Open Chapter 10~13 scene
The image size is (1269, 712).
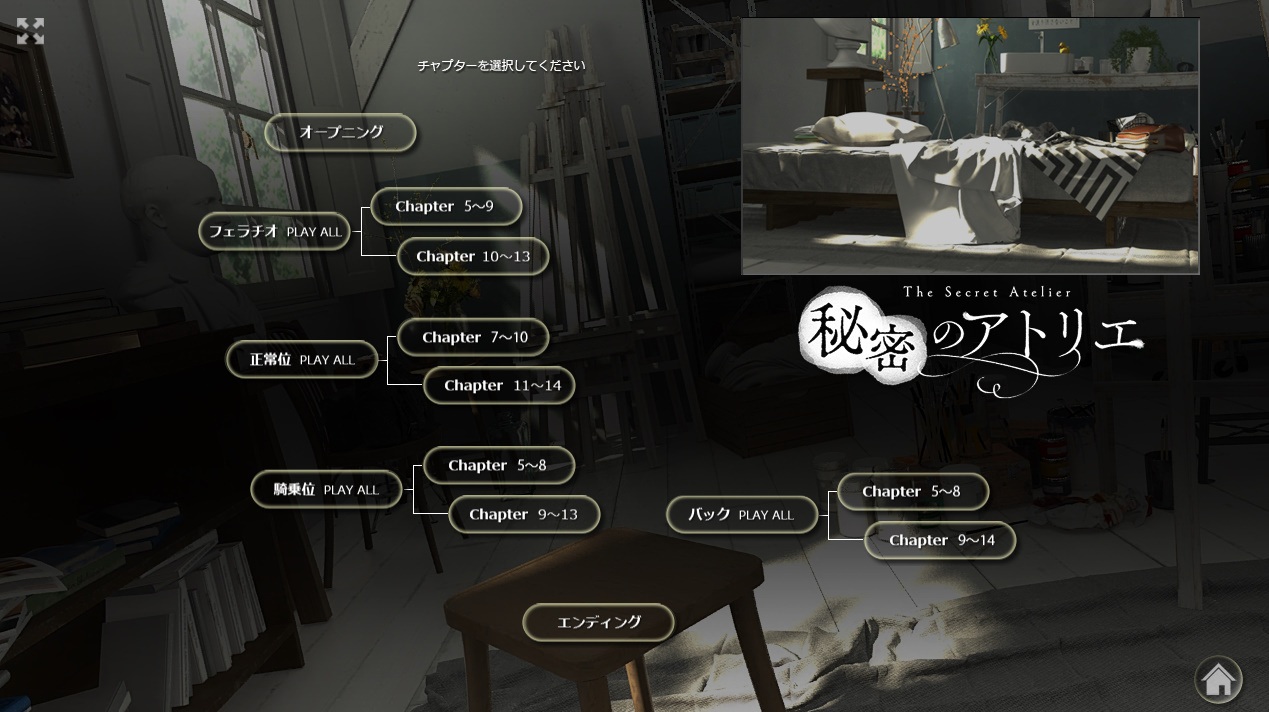pyautogui.click(x=473, y=256)
